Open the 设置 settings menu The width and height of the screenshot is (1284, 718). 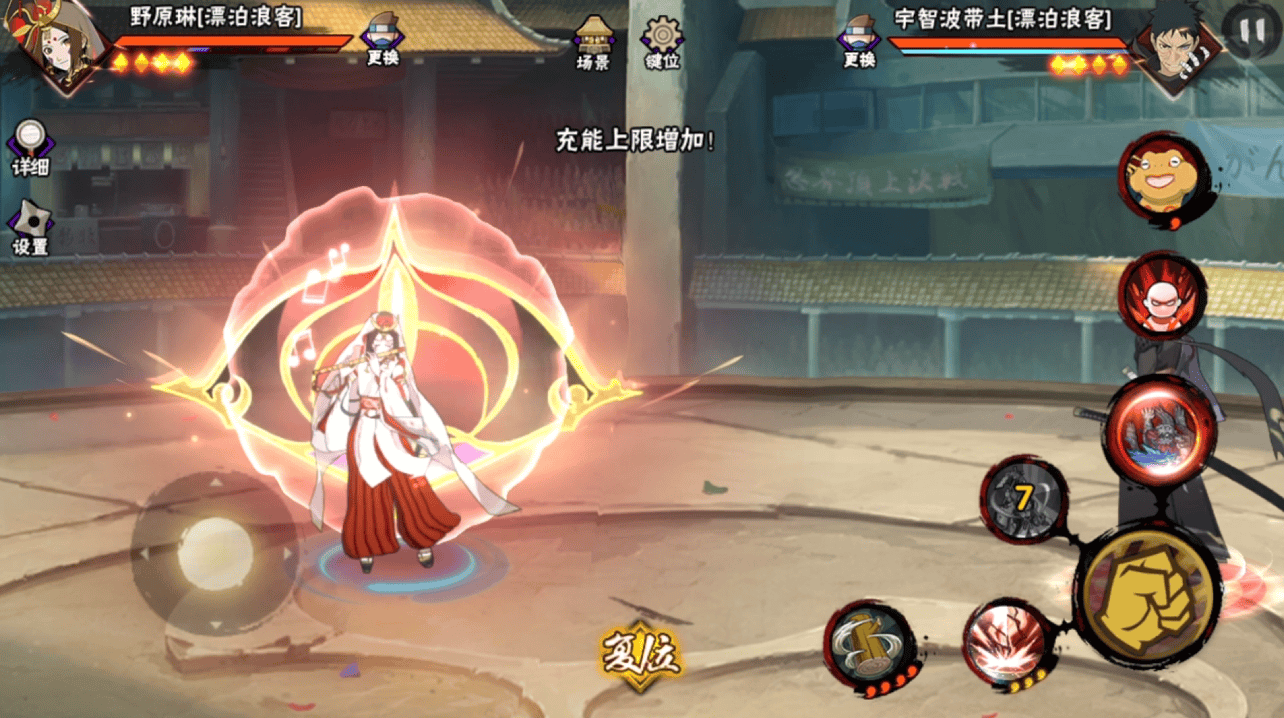pyautogui.click(x=31, y=227)
